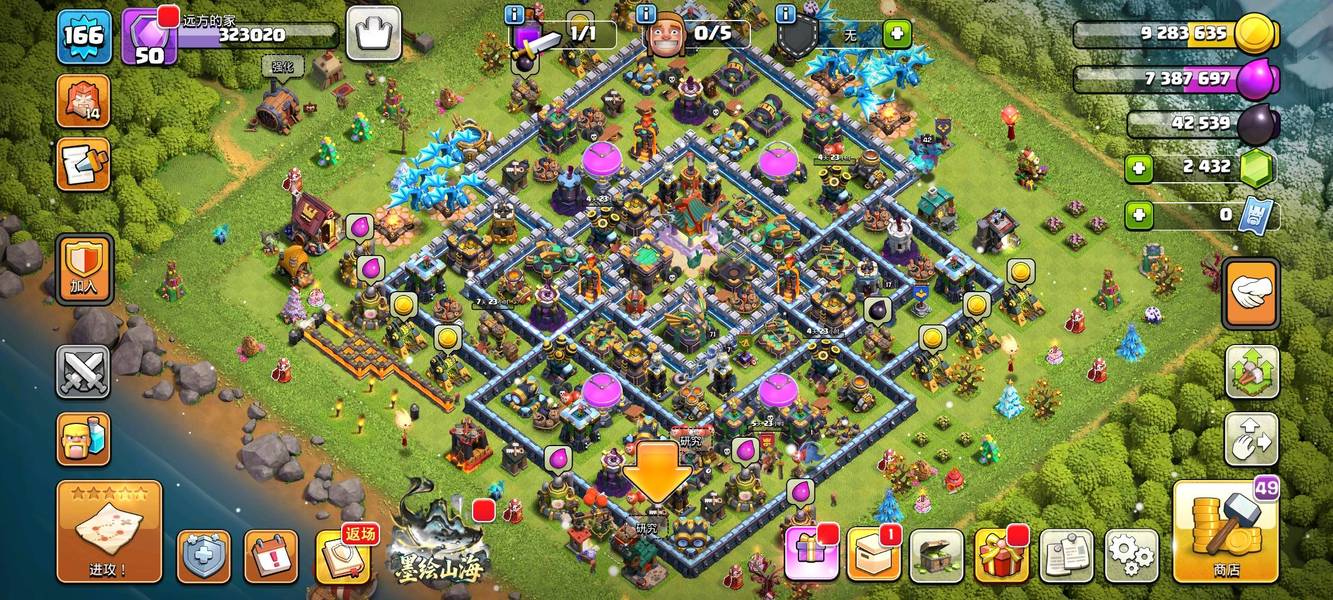Click the 加入 clan shield button
Image resolution: width=1333 pixels, height=600 pixels.
pyautogui.click(x=84, y=270)
